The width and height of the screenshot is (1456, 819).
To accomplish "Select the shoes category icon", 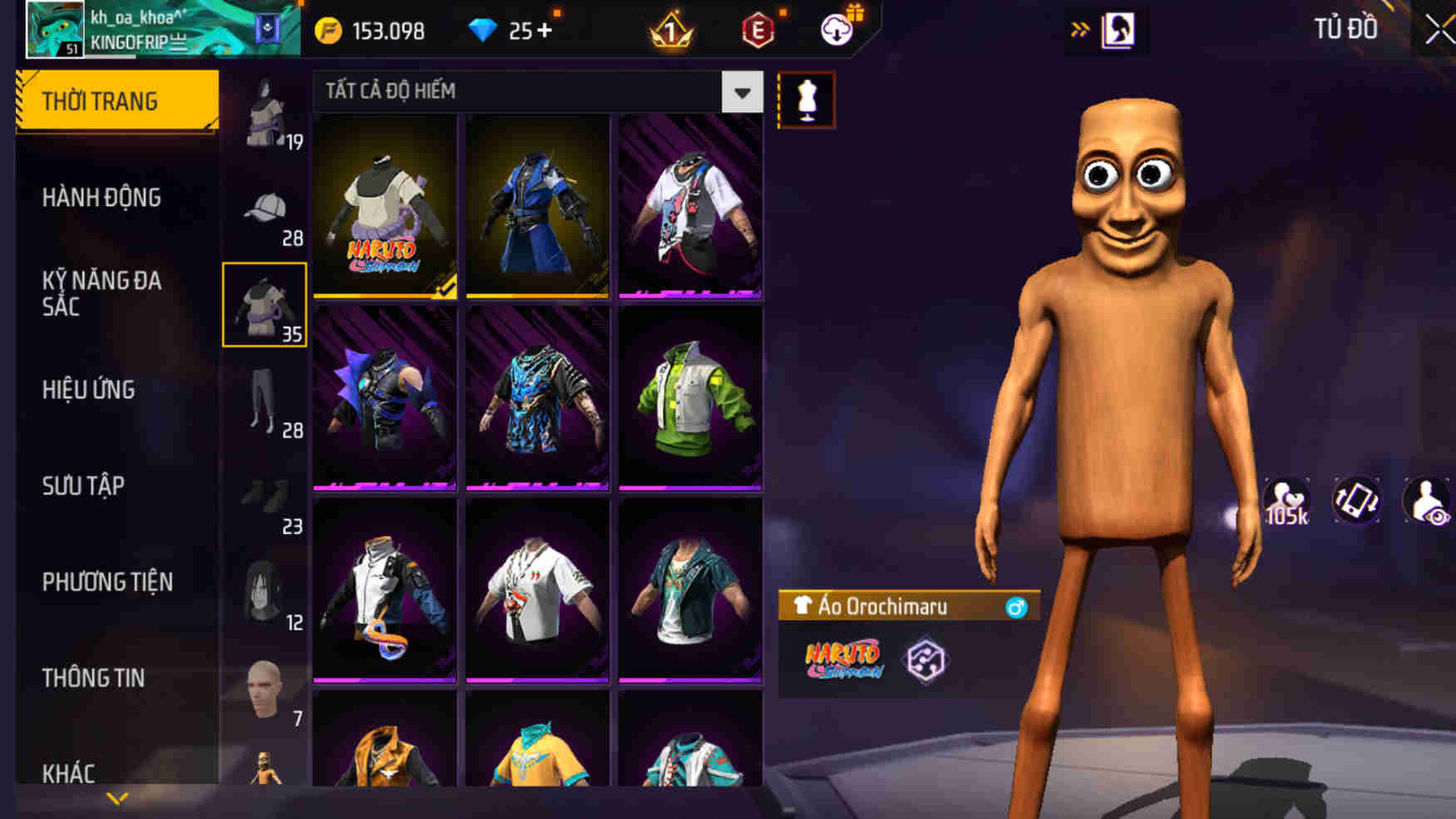I will [x=264, y=499].
